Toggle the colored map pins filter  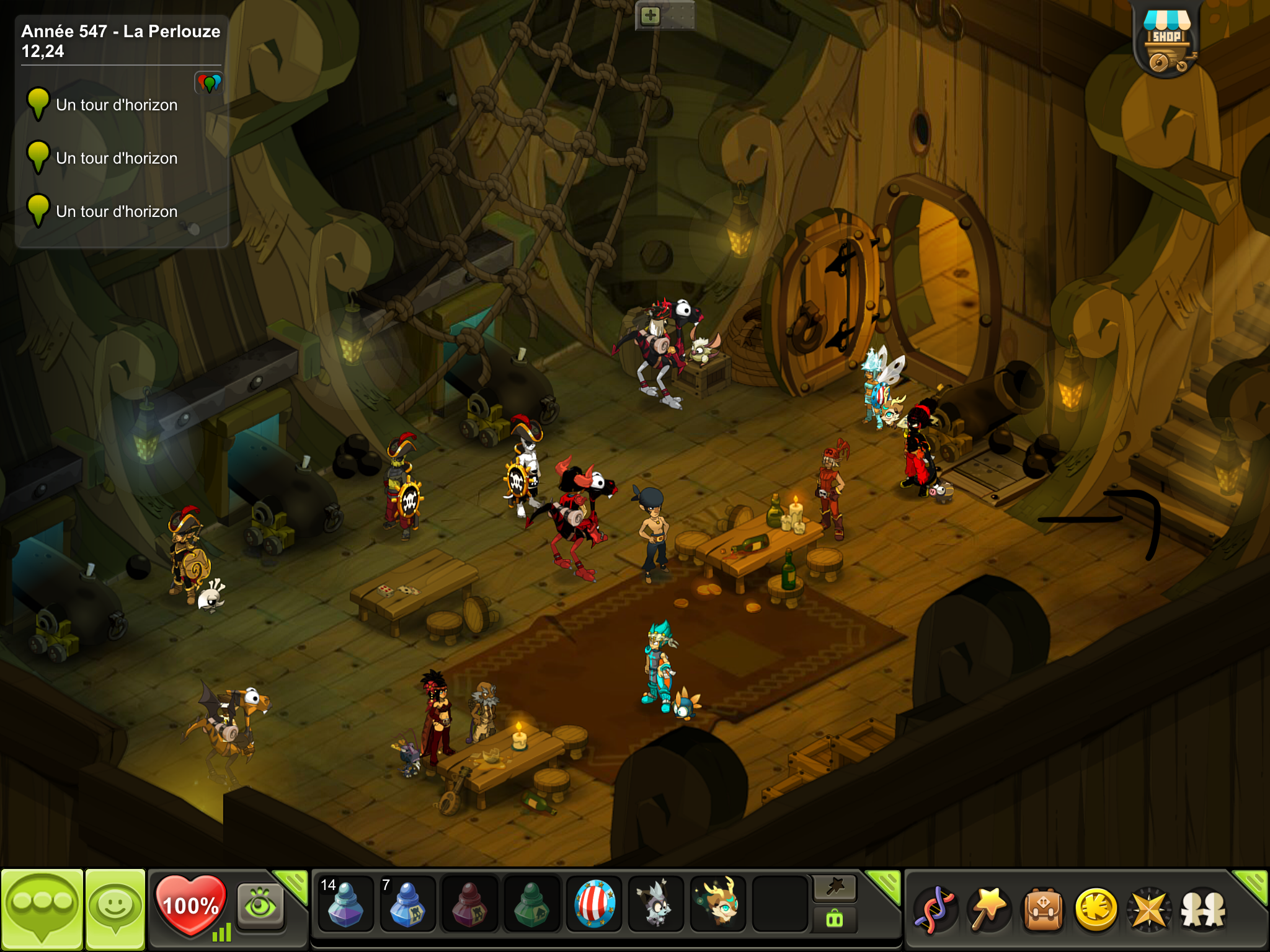(209, 82)
